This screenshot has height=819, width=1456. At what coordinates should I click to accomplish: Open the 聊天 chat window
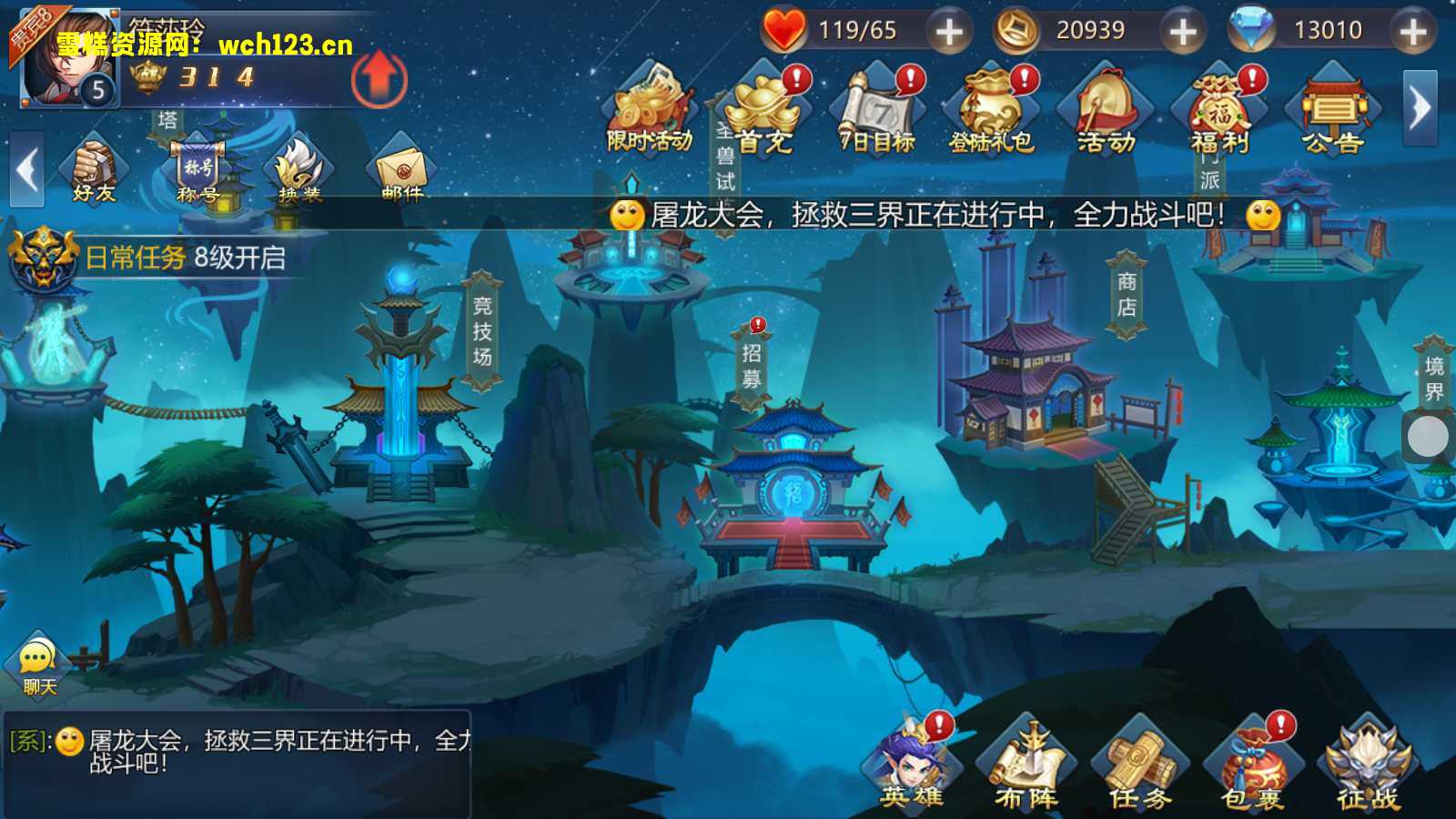36,660
